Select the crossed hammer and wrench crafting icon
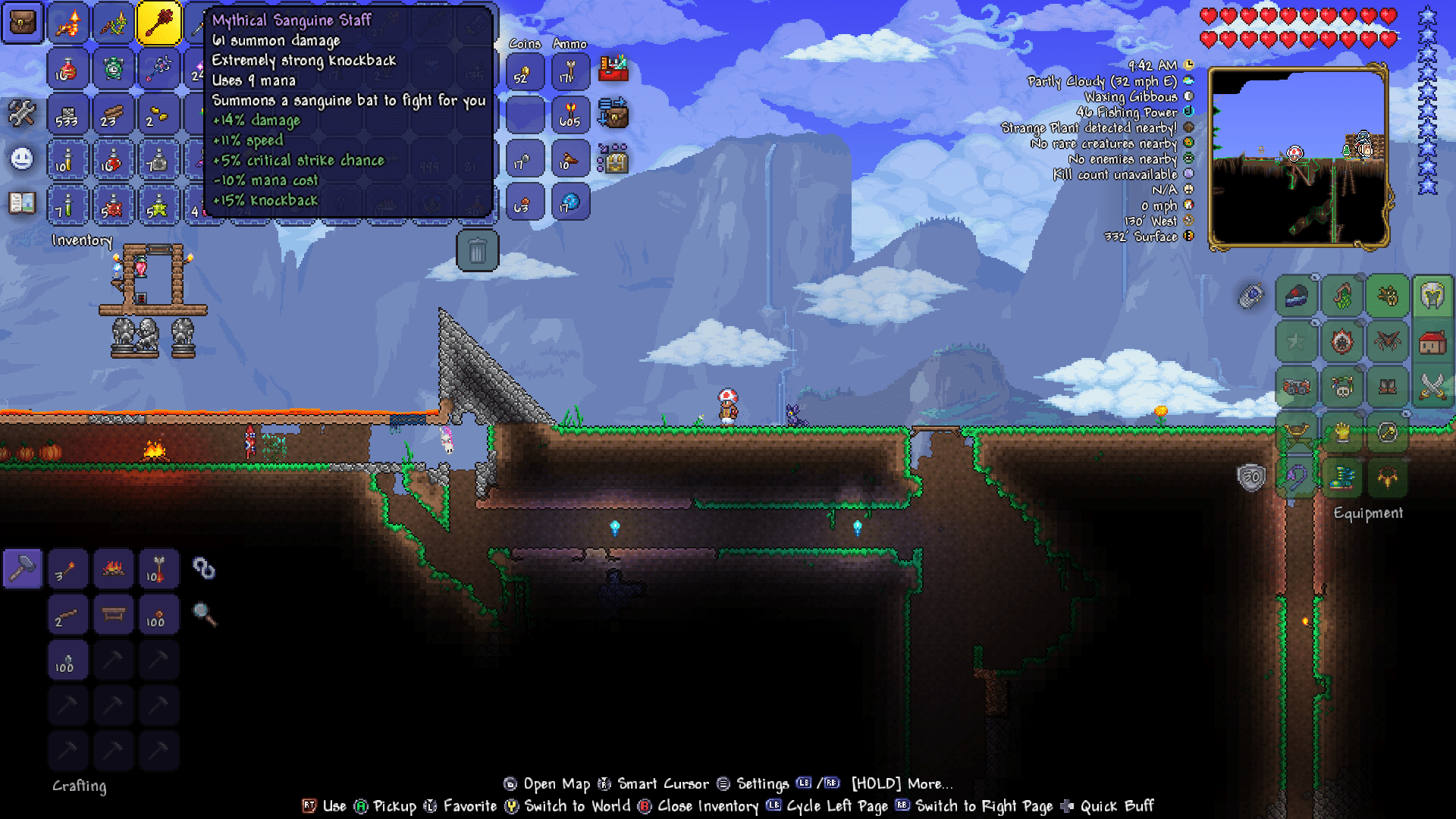 pos(22,112)
